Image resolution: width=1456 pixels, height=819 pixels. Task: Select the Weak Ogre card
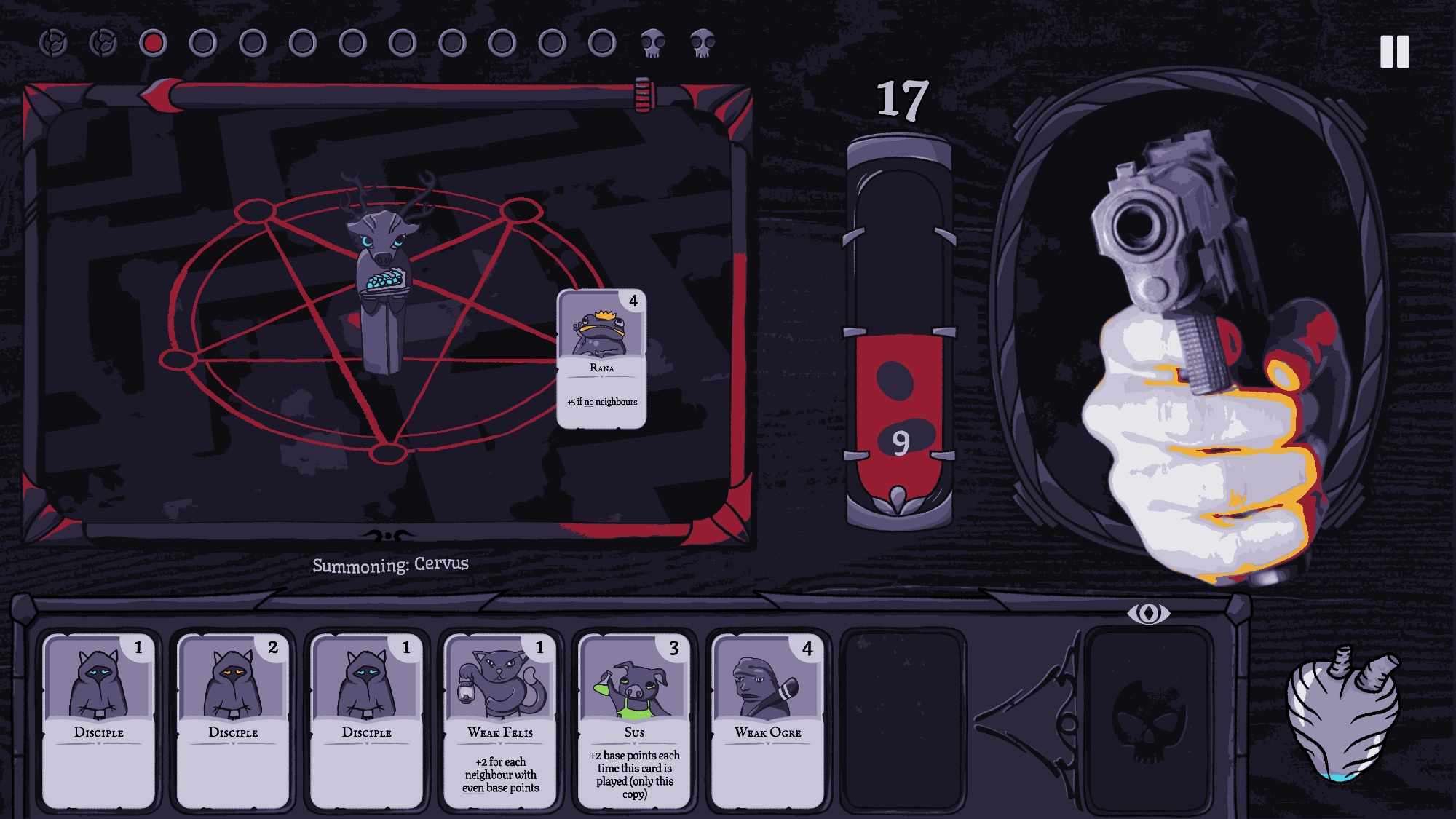pyautogui.click(x=767, y=719)
